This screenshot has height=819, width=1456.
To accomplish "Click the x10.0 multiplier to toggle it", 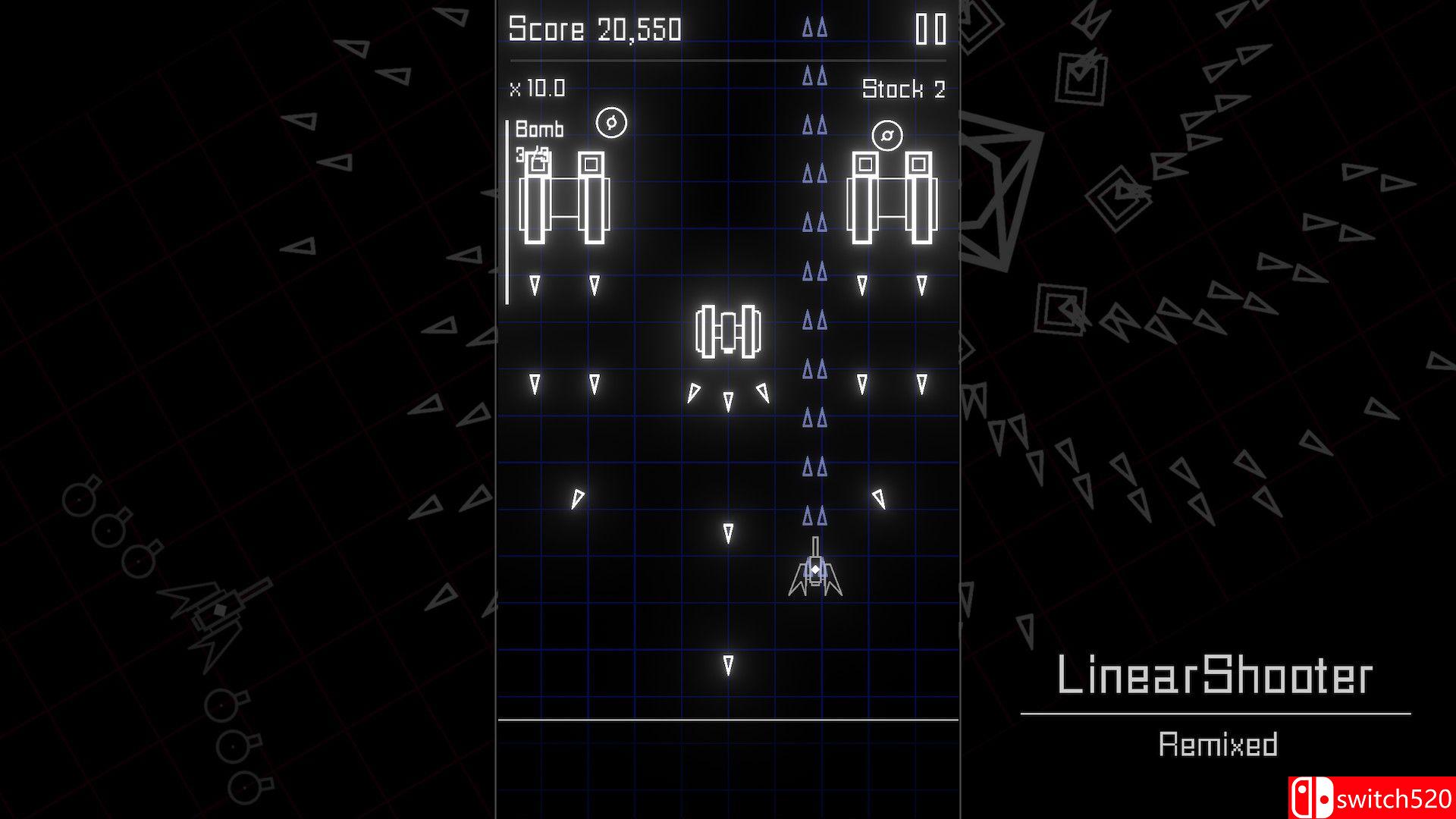I will pyautogui.click(x=538, y=87).
